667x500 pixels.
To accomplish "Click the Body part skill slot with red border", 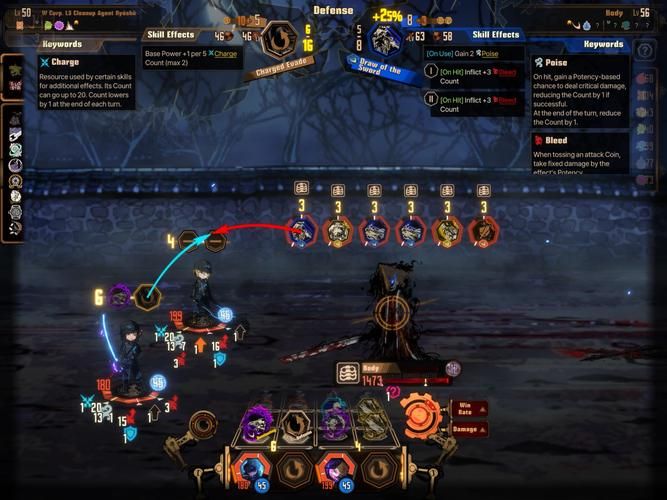I will coord(301,231).
